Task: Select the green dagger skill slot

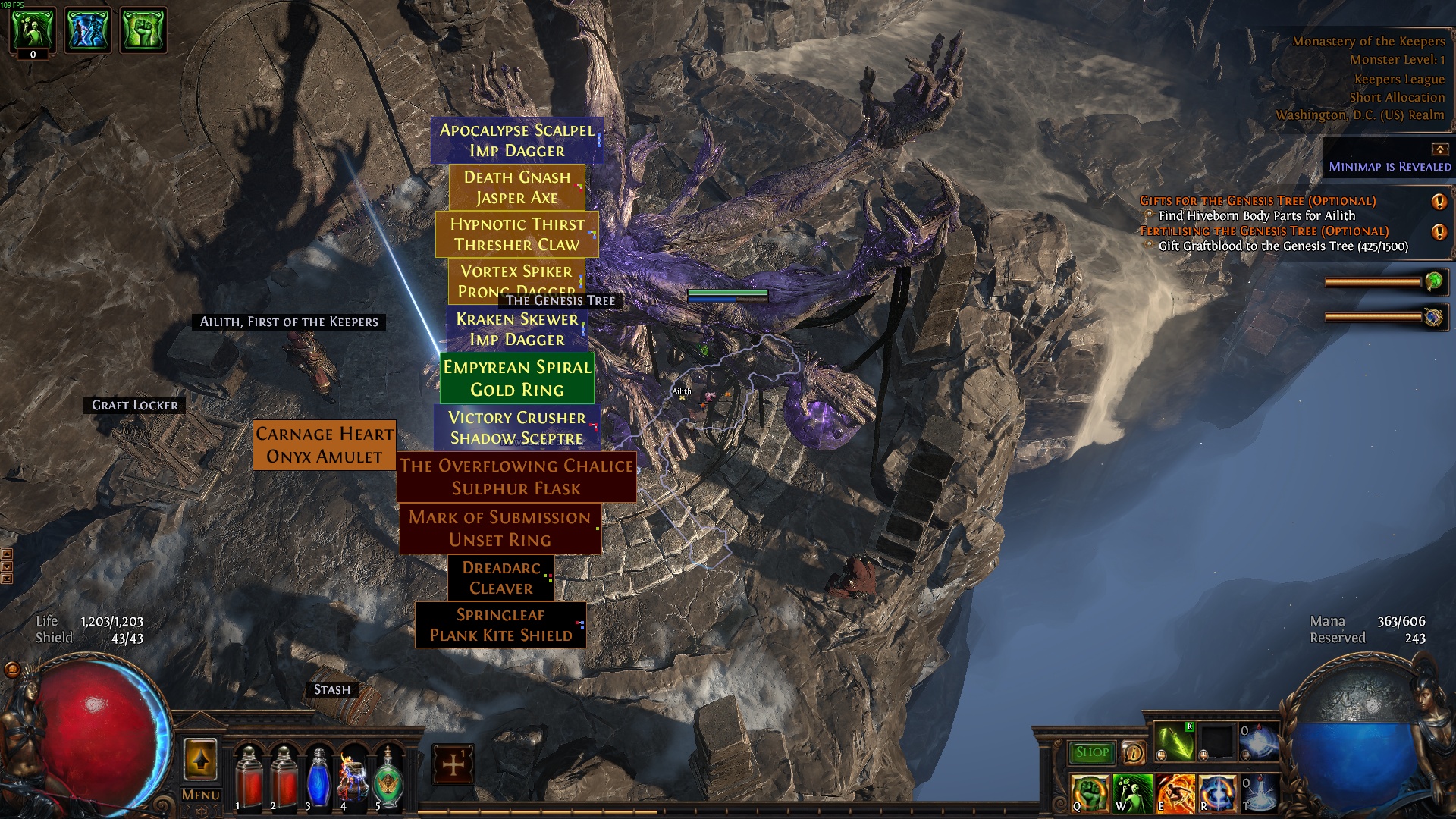Action: (1174, 742)
